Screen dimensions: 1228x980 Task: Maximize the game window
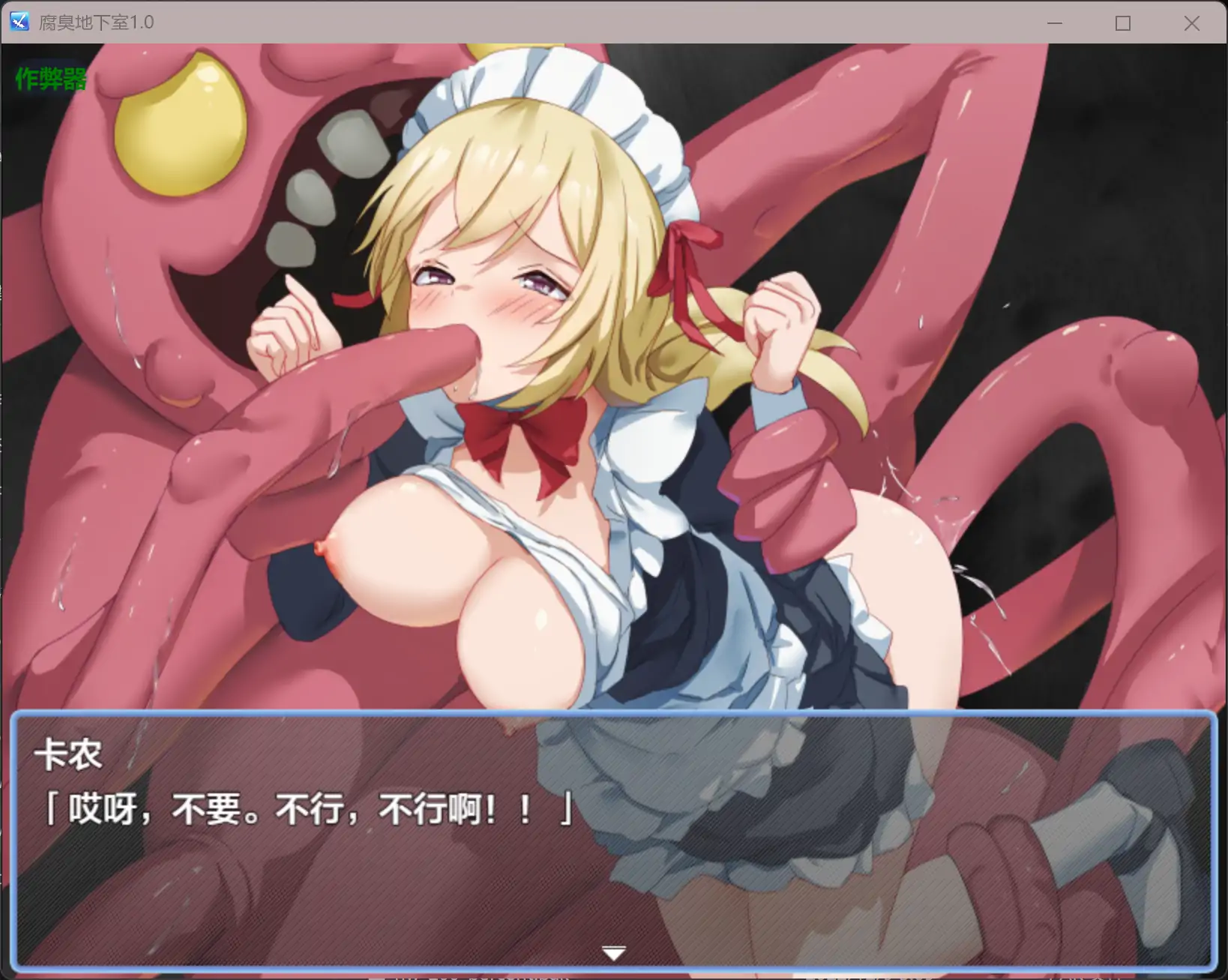(1122, 23)
